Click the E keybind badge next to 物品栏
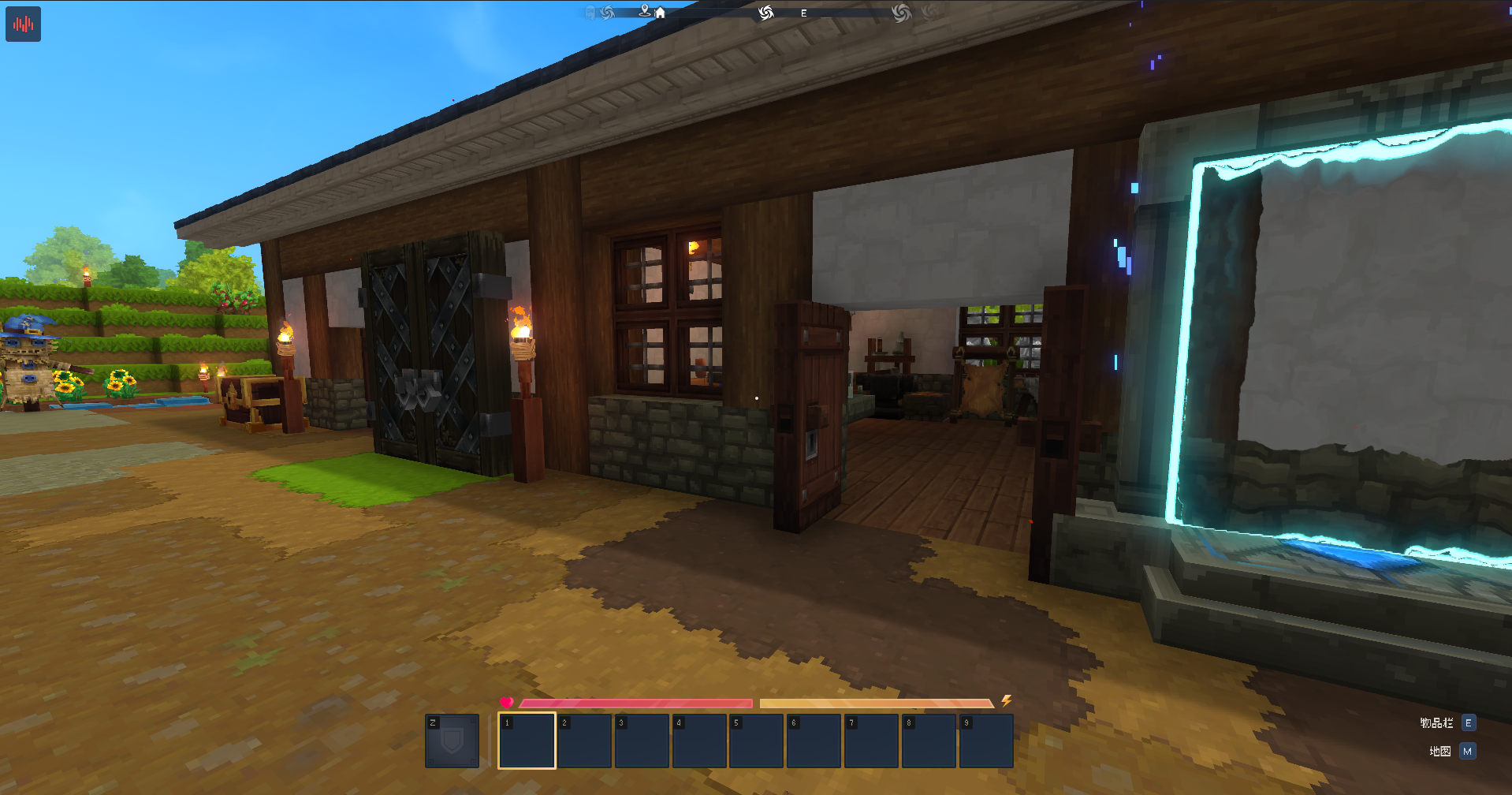 [1468, 722]
